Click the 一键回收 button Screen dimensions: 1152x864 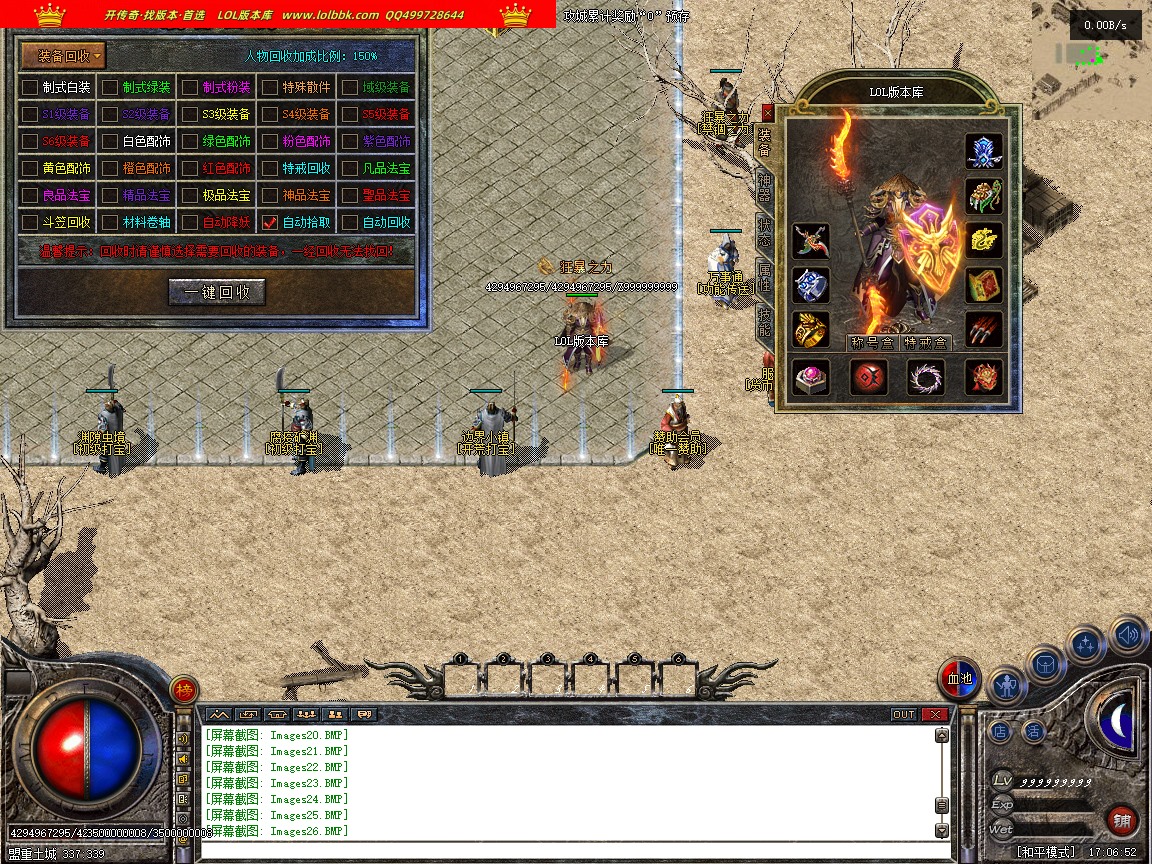(216, 292)
